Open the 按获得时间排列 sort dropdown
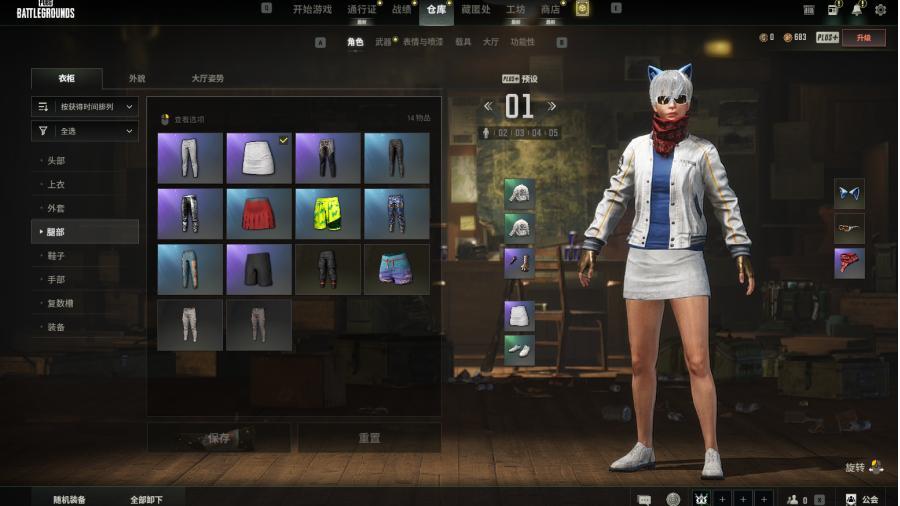Screen dimensions: 900x506 (85, 106)
